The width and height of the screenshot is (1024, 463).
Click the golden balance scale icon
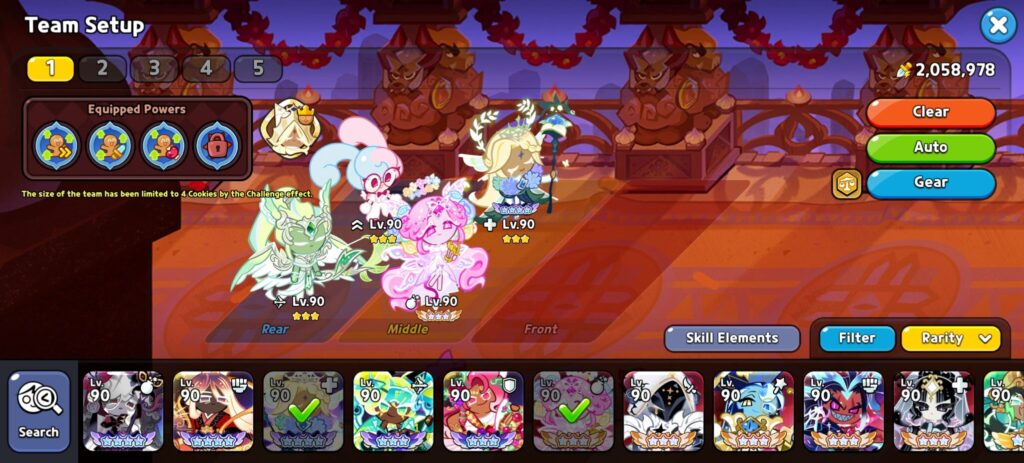[846, 183]
